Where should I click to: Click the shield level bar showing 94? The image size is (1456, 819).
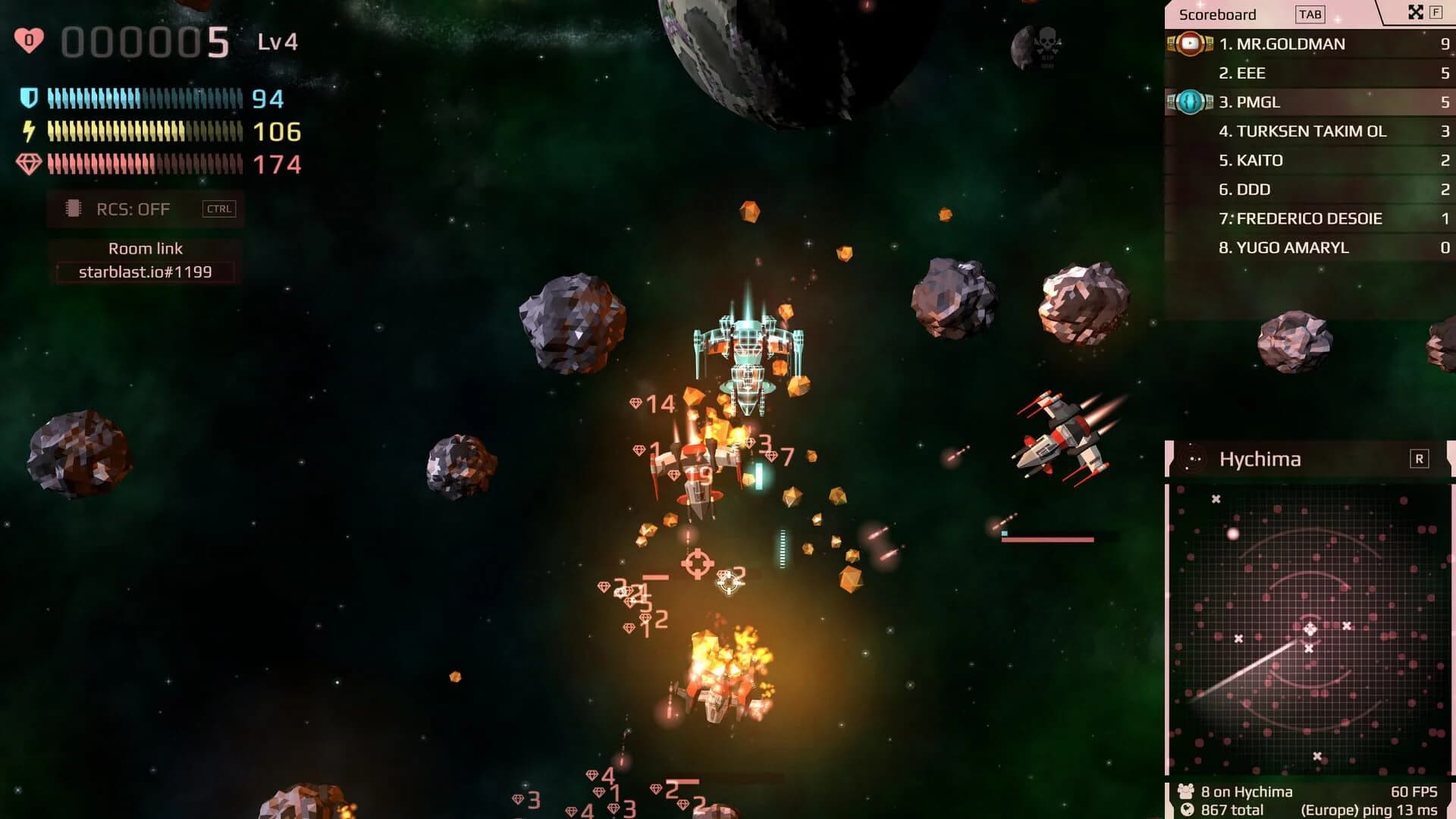tap(144, 99)
